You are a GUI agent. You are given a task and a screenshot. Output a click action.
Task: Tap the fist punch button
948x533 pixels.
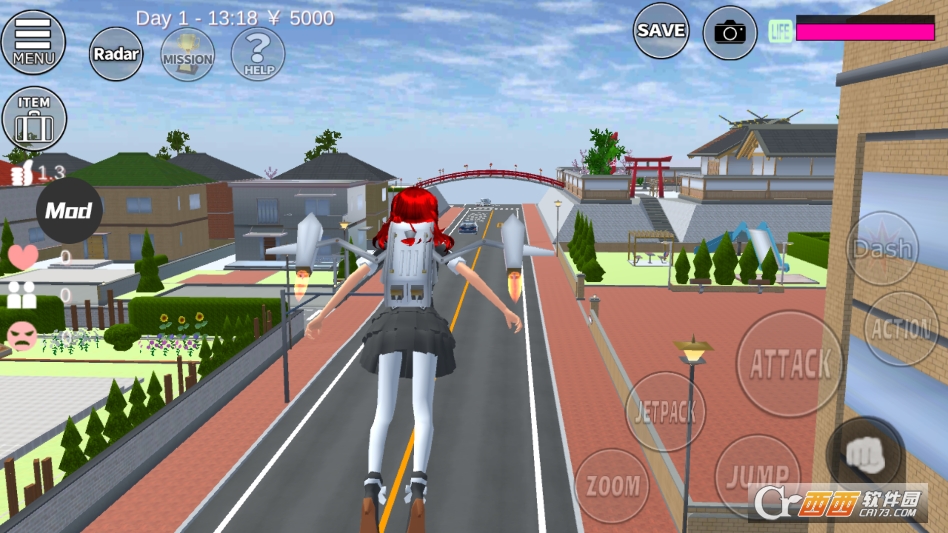coord(866,454)
